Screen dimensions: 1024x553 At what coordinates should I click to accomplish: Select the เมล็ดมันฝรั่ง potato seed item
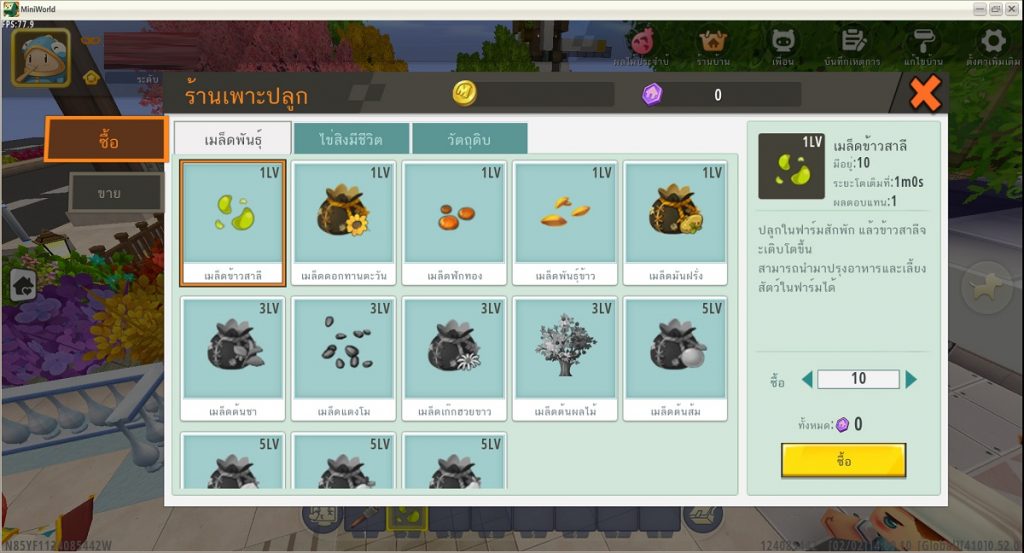[x=674, y=222]
